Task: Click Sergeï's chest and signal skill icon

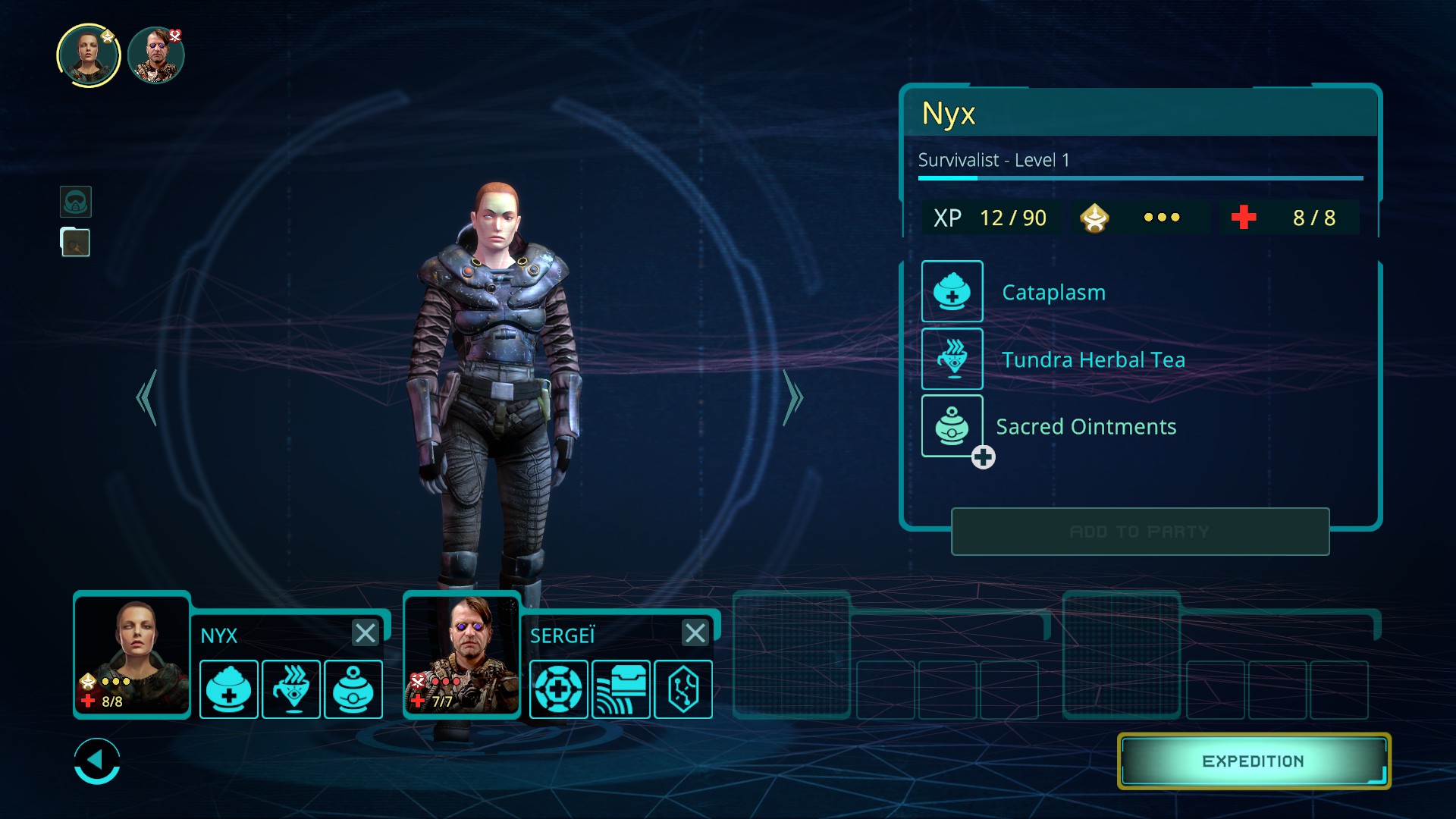Action: 620,689
